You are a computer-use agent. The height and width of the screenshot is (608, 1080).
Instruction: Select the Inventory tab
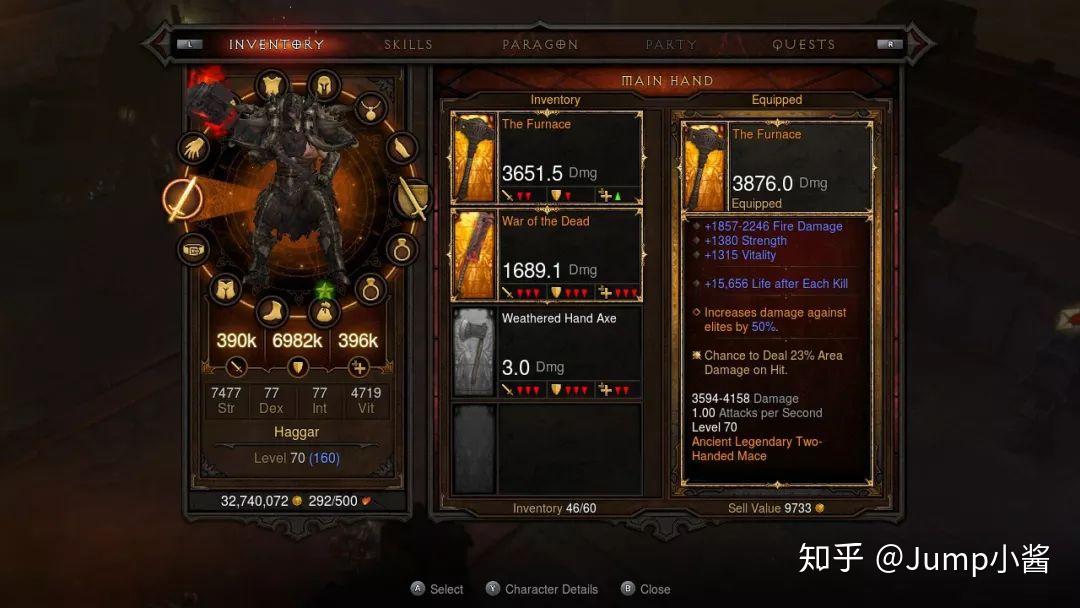pos(276,44)
